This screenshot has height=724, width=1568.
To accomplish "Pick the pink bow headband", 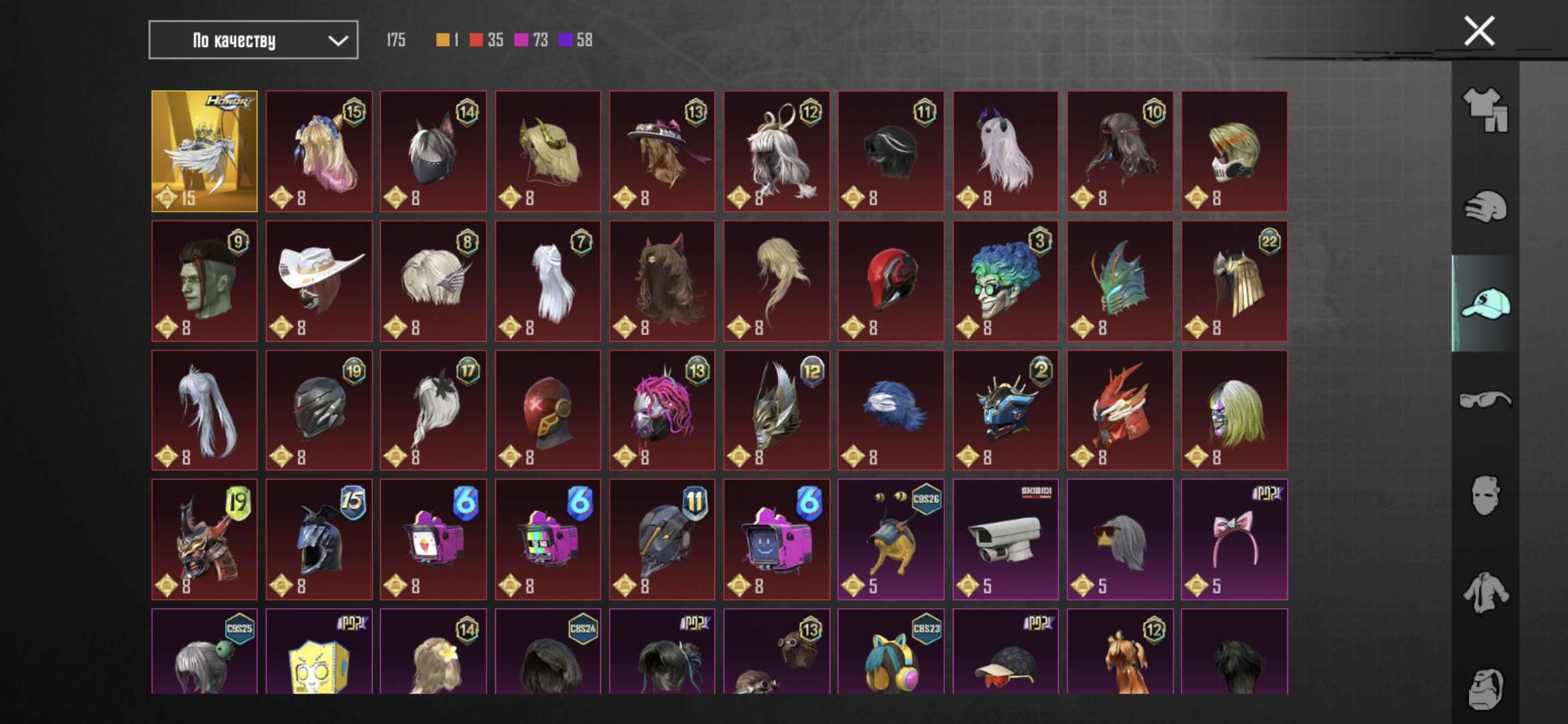I will (1234, 539).
